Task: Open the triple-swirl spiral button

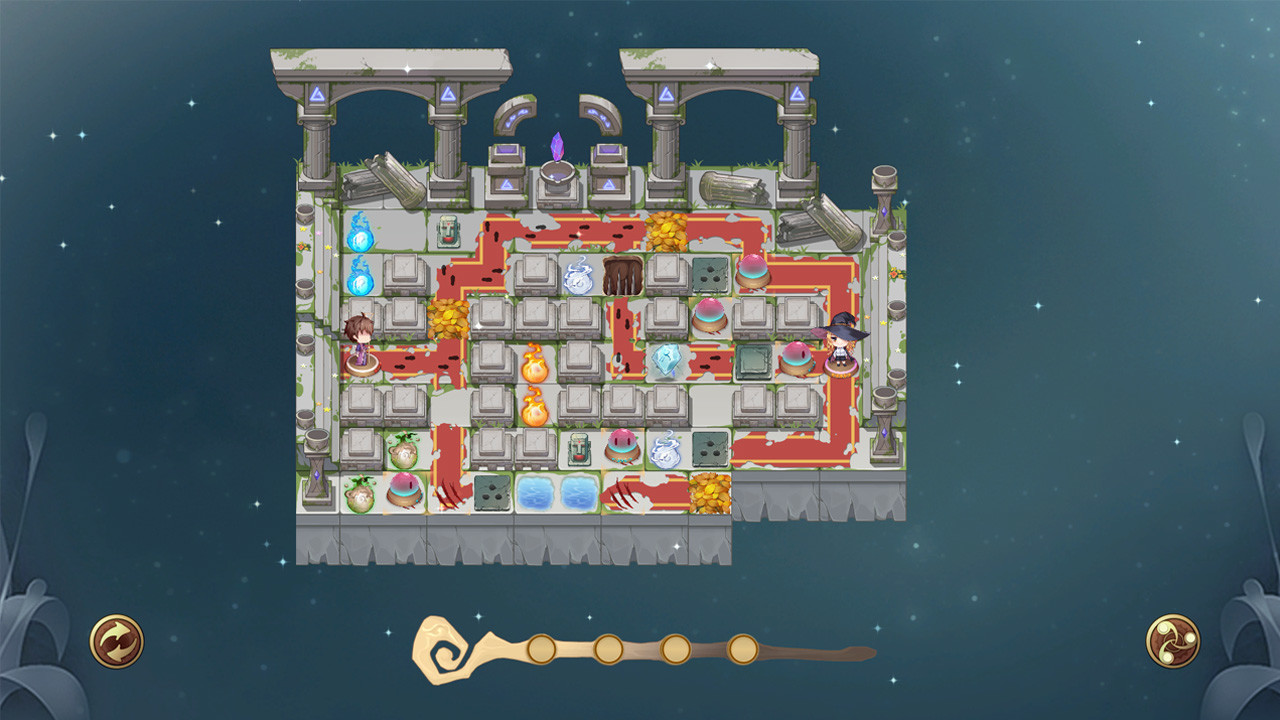Action: [x=1173, y=641]
